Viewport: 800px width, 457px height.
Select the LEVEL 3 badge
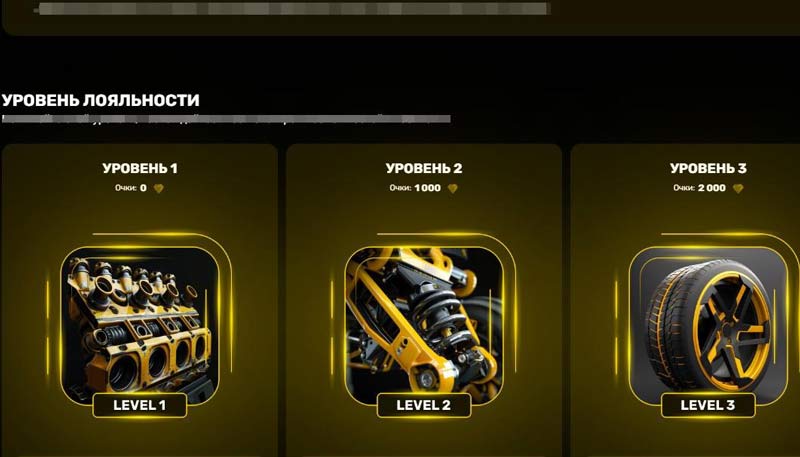click(x=707, y=405)
